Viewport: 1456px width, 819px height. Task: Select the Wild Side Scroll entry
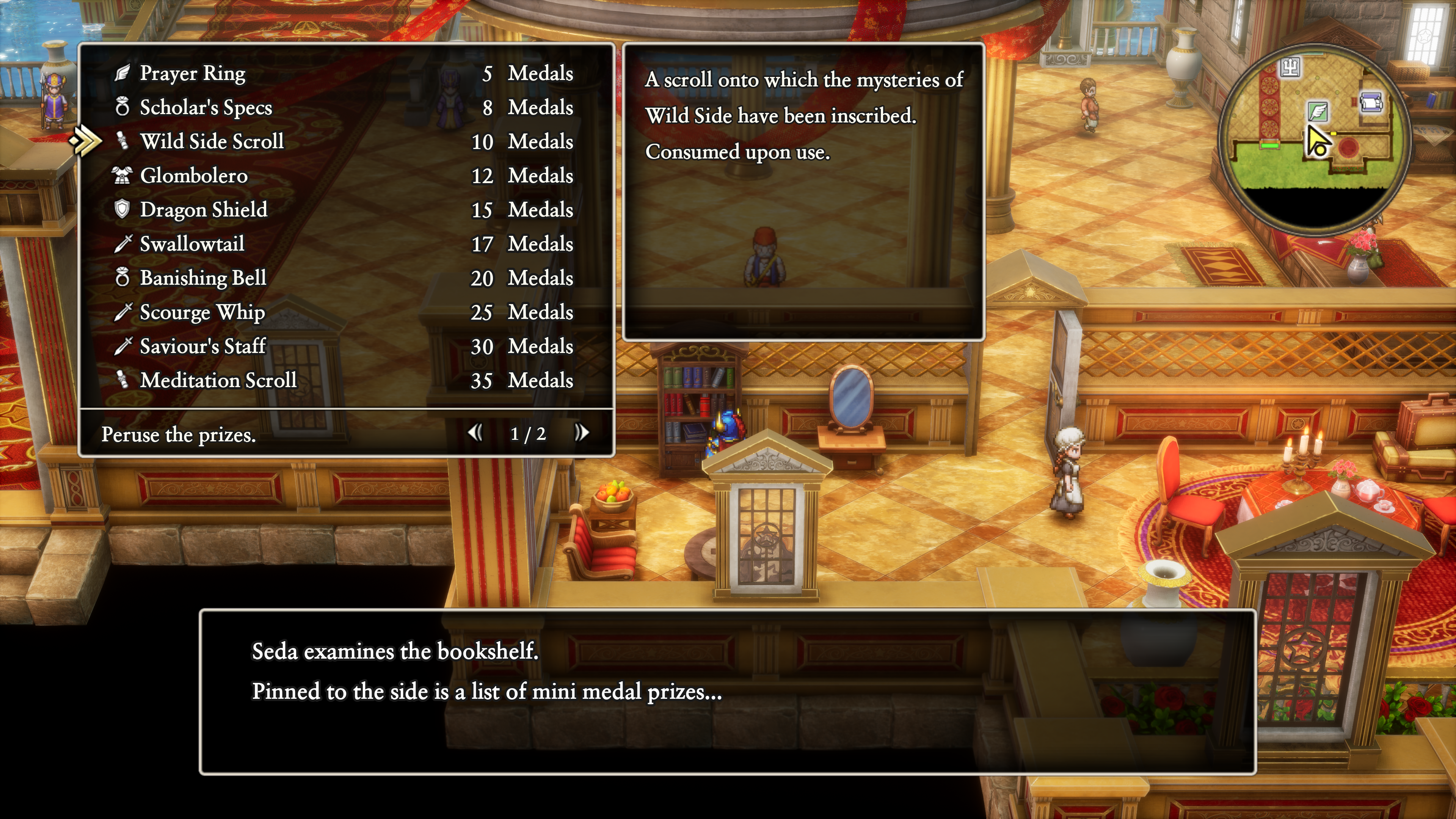tap(212, 141)
